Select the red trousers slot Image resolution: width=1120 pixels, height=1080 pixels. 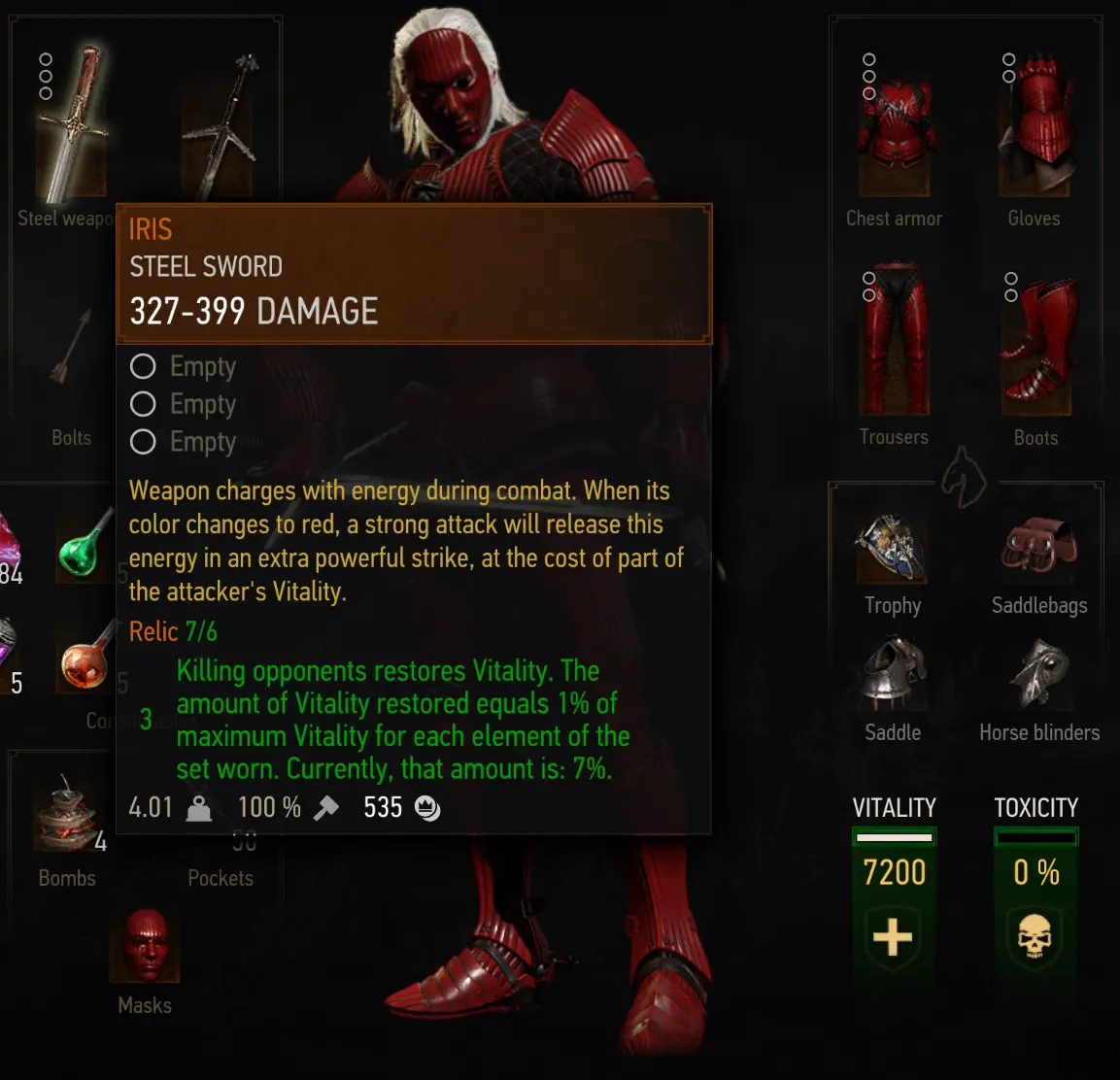point(895,340)
